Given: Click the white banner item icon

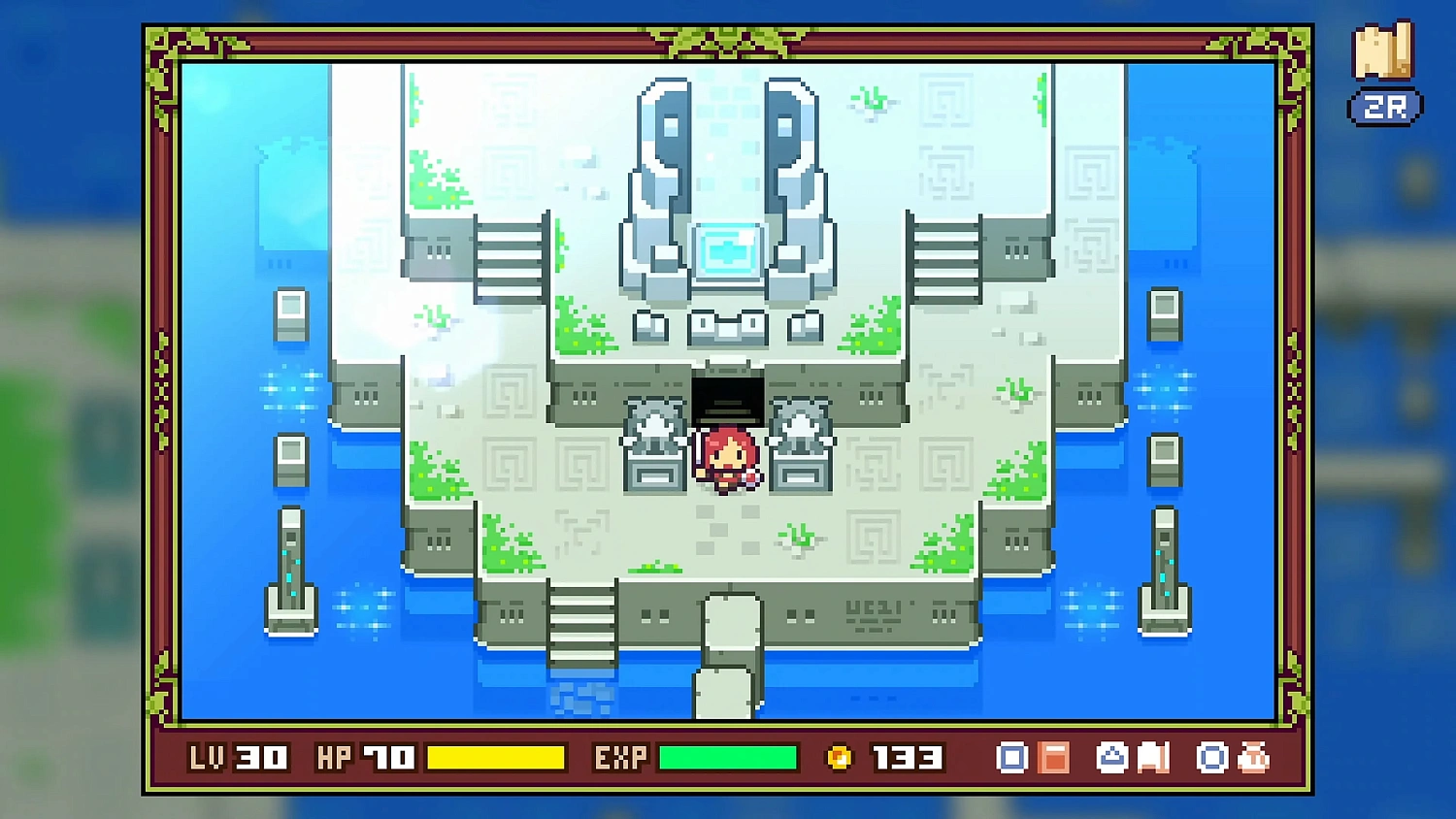Looking at the screenshot, I should click(1153, 757).
